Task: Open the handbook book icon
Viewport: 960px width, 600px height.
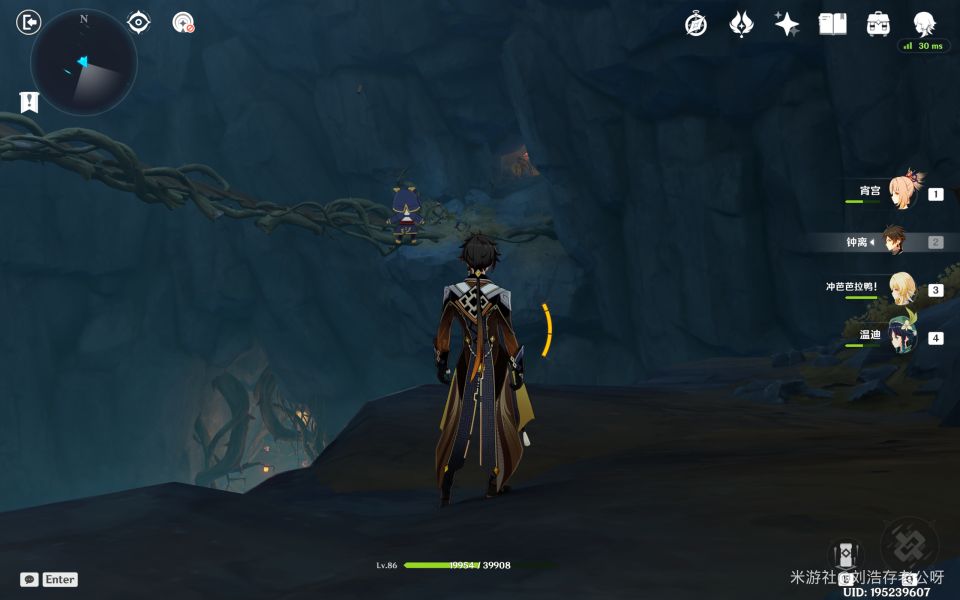Action: point(832,24)
